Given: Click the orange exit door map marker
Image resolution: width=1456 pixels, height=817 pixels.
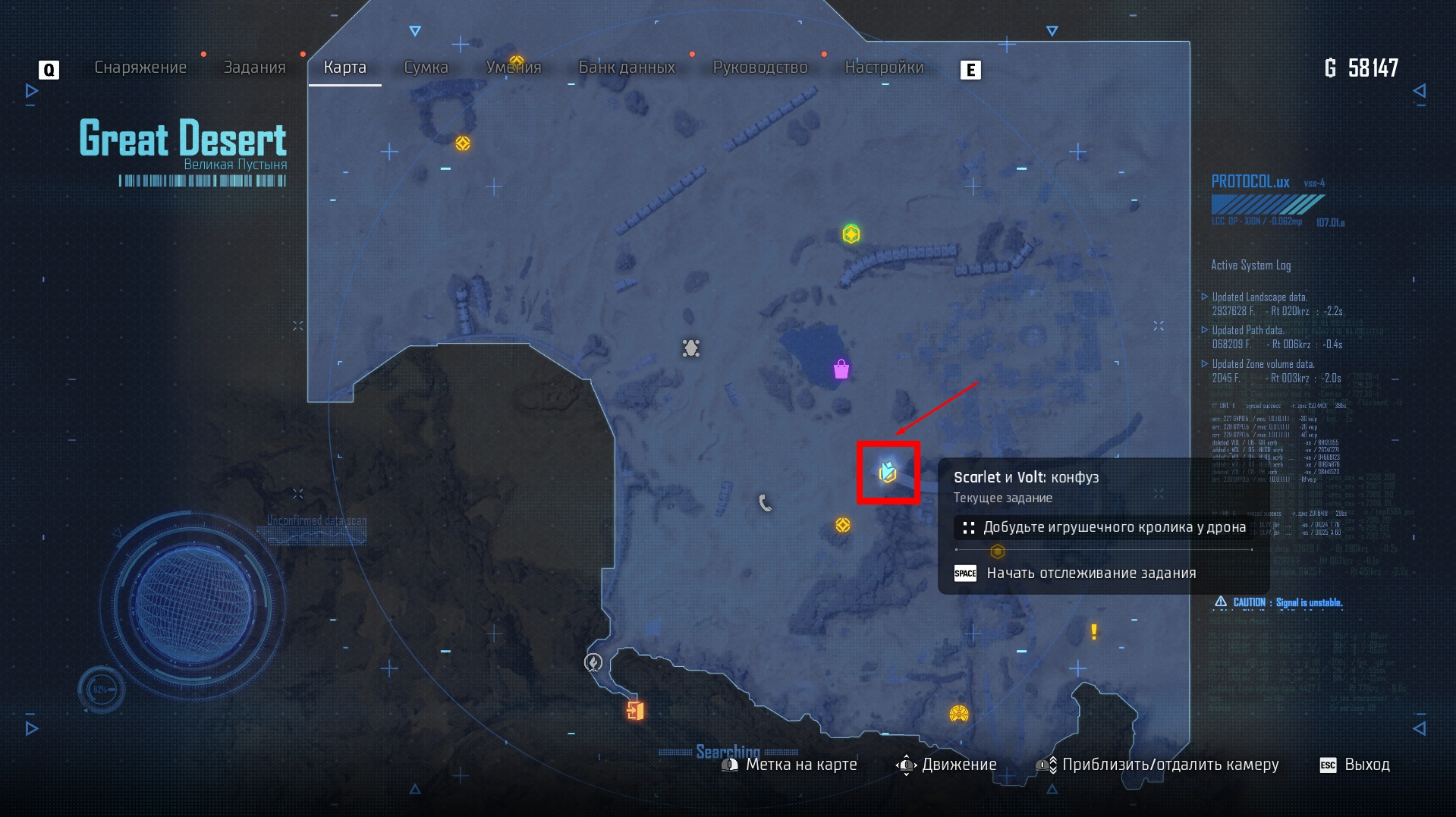Looking at the screenshot, I should [635, 710].
